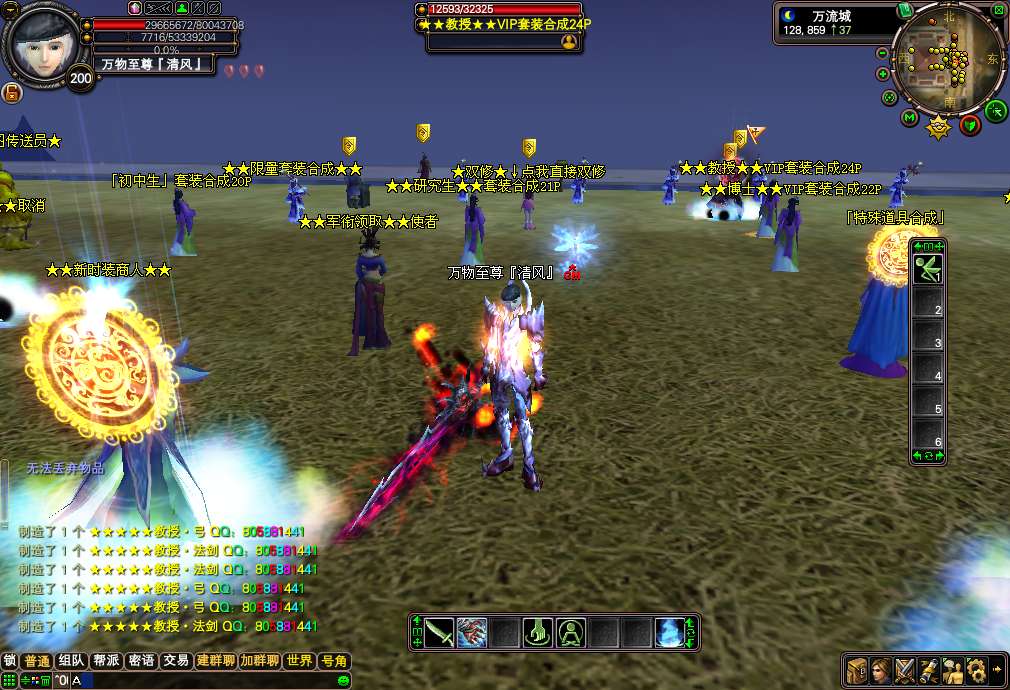This screenshot has height=690, width=1010.
Task: Open the green smiley emoticon picker
Action: pyautogui.click(x=343, y=680)
